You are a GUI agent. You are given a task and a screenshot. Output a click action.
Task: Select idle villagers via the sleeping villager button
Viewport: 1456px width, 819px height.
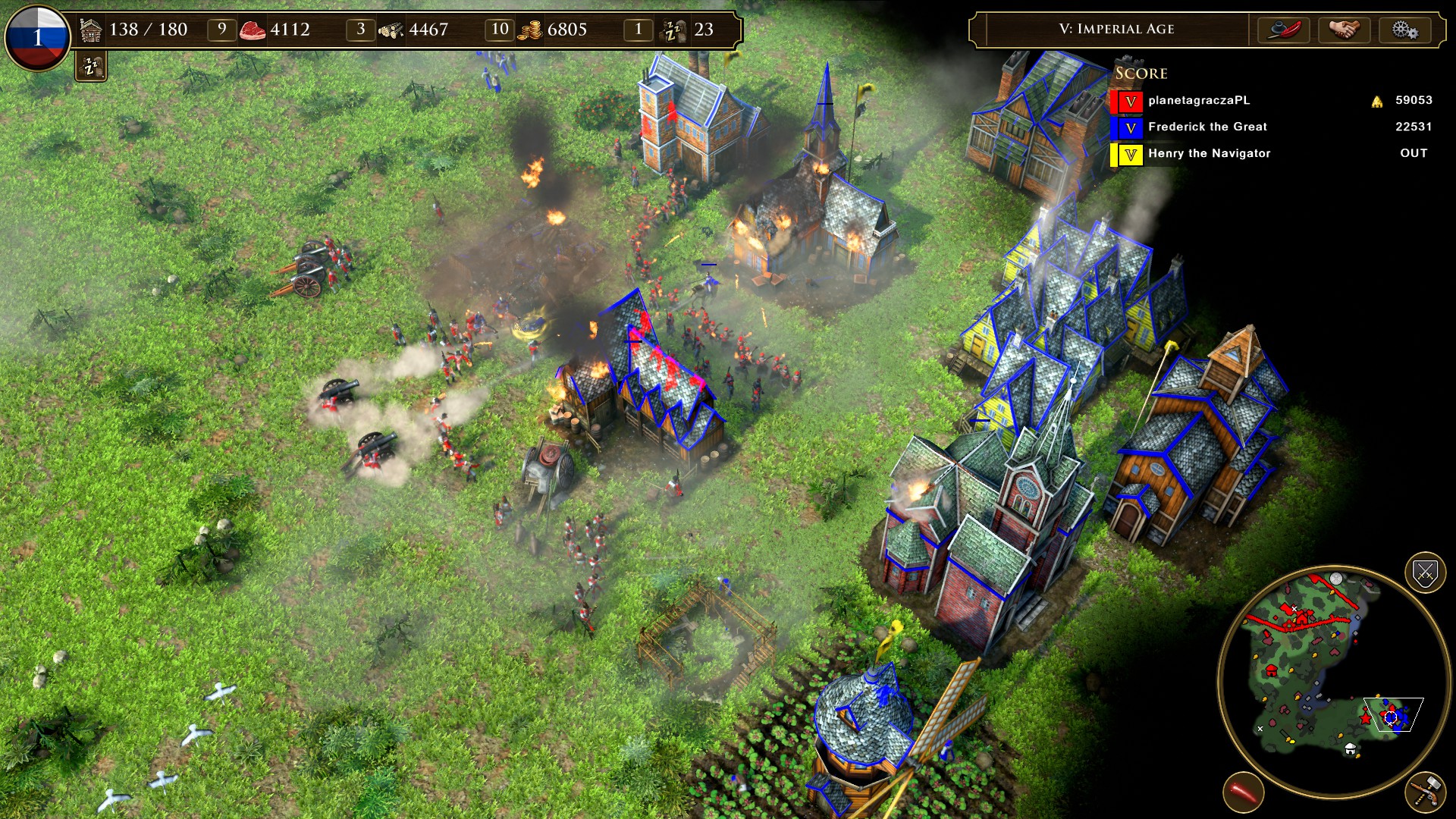(x=91, y=67)
